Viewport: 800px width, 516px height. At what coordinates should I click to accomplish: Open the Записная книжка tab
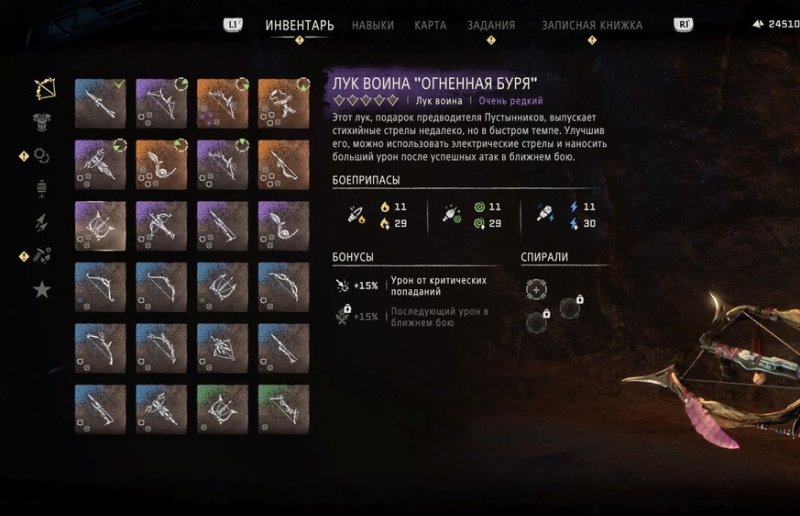[592, 25]
